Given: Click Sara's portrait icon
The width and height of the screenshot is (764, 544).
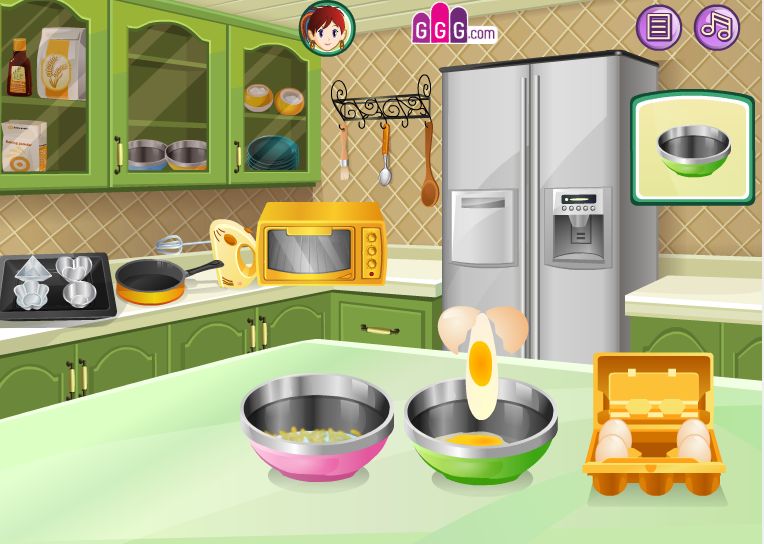Looking at the screenshot, I should click(327, 28).
